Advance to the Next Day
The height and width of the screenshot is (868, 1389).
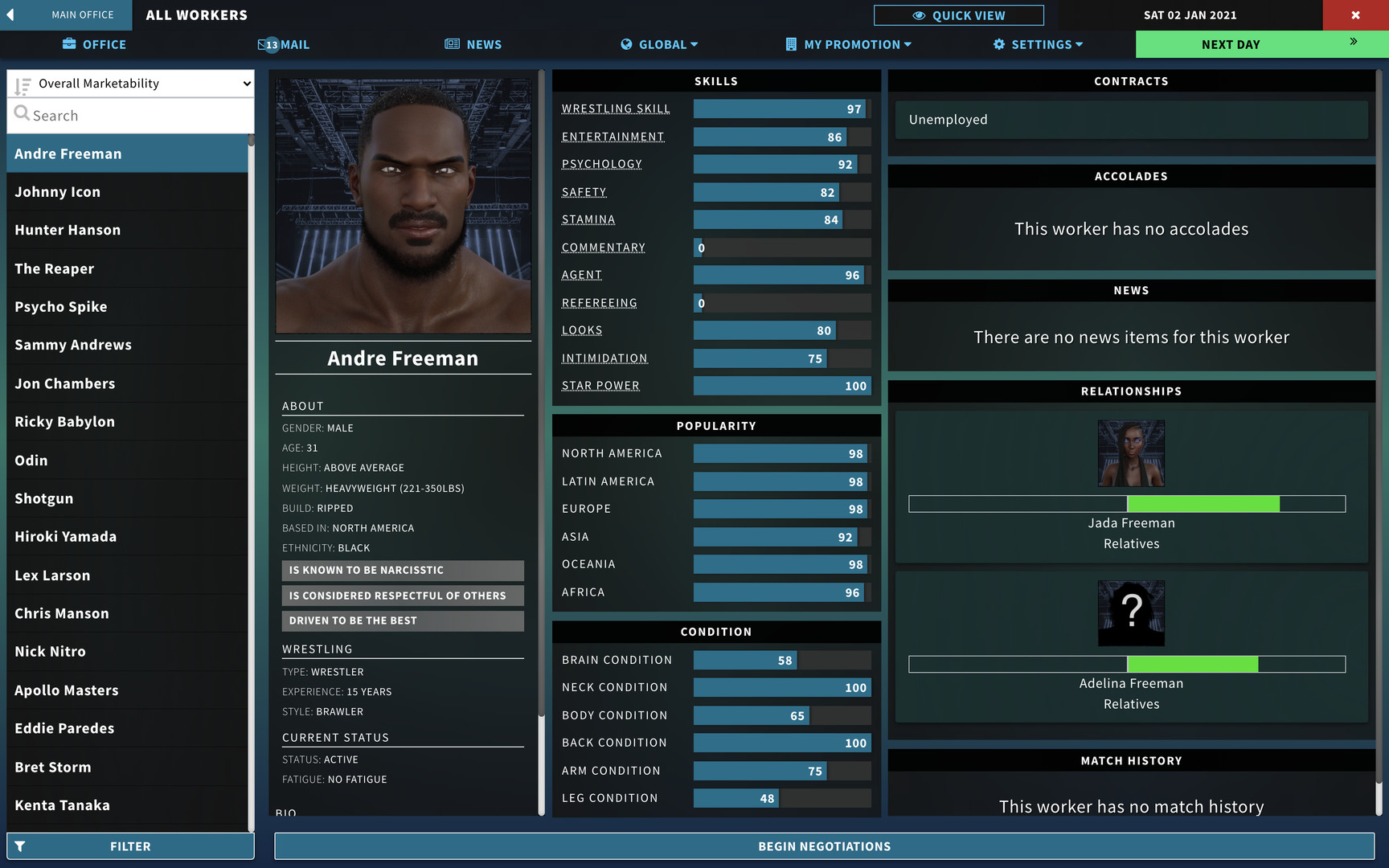pos(1231,44)
